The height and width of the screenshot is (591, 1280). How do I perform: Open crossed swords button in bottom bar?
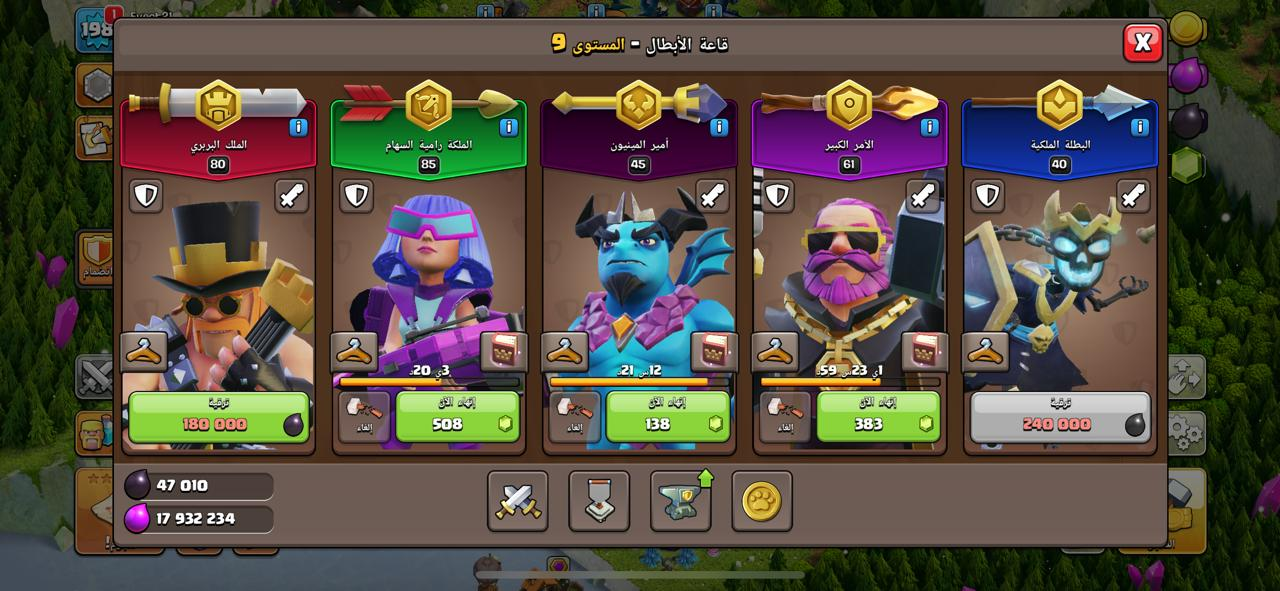[x=518, y=501]
